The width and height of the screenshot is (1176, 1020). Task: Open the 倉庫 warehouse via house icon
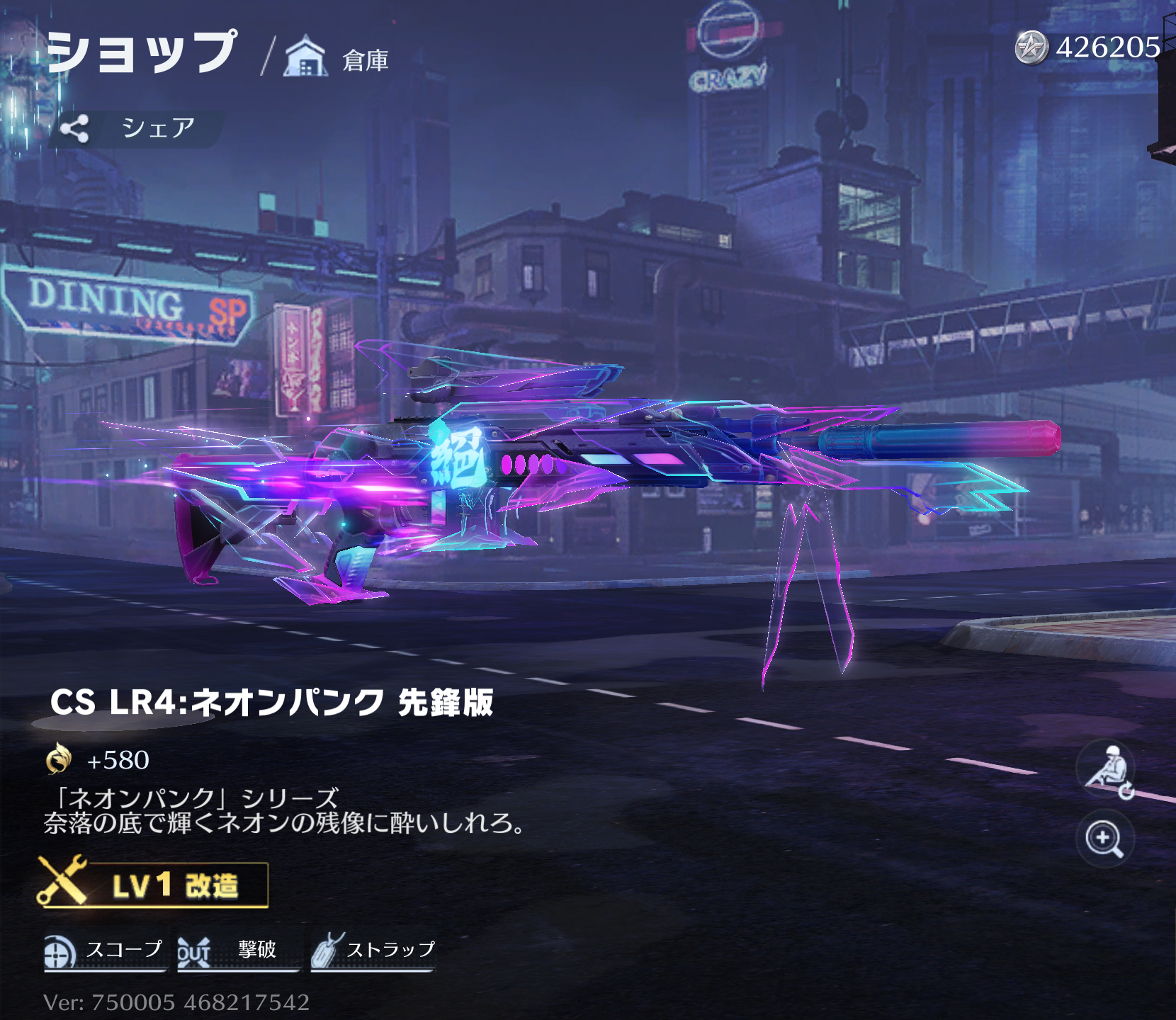click(305, 57)
